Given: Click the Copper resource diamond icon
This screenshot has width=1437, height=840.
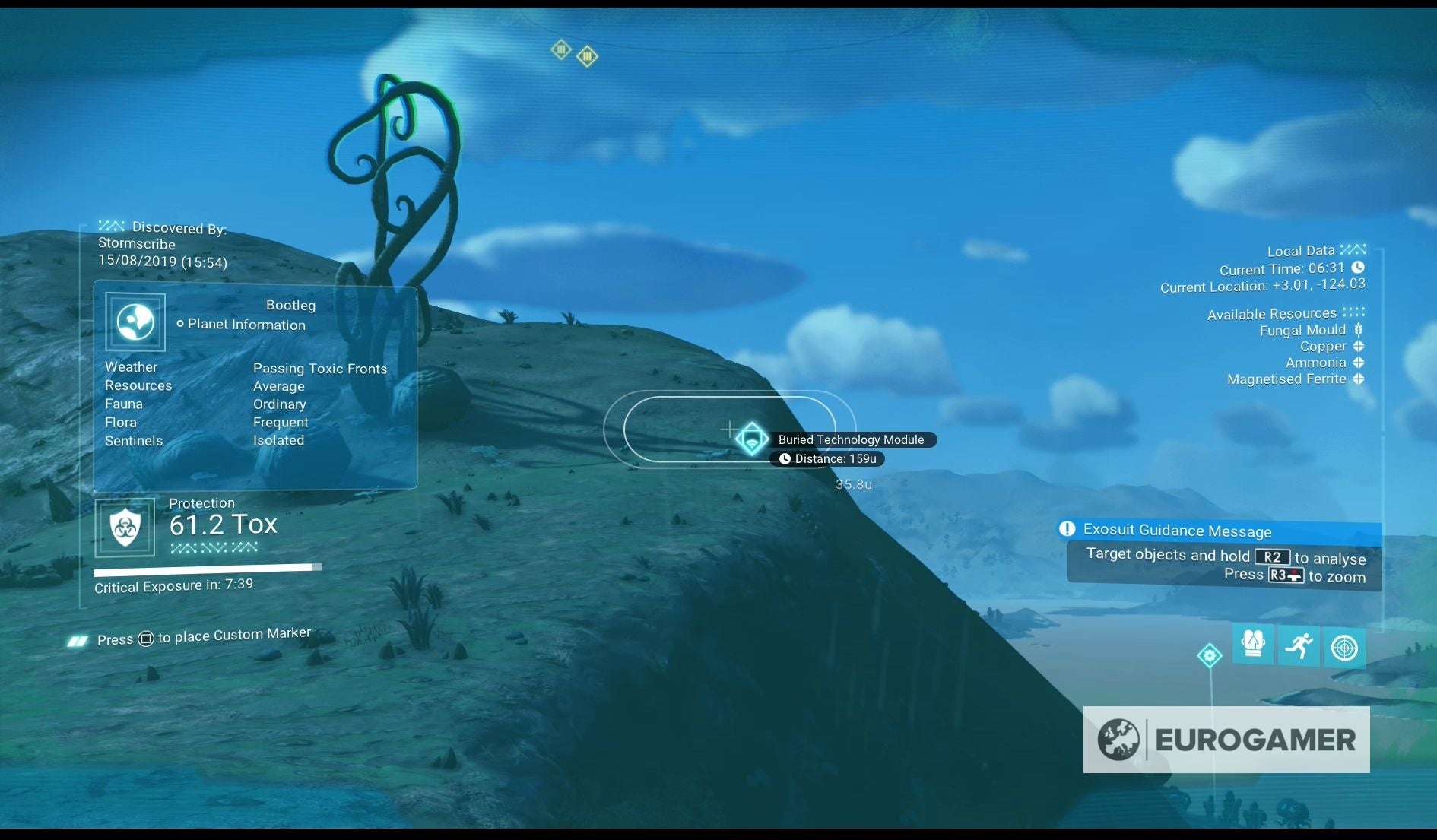Looking at the screenshot, I should pos(1358,346).
